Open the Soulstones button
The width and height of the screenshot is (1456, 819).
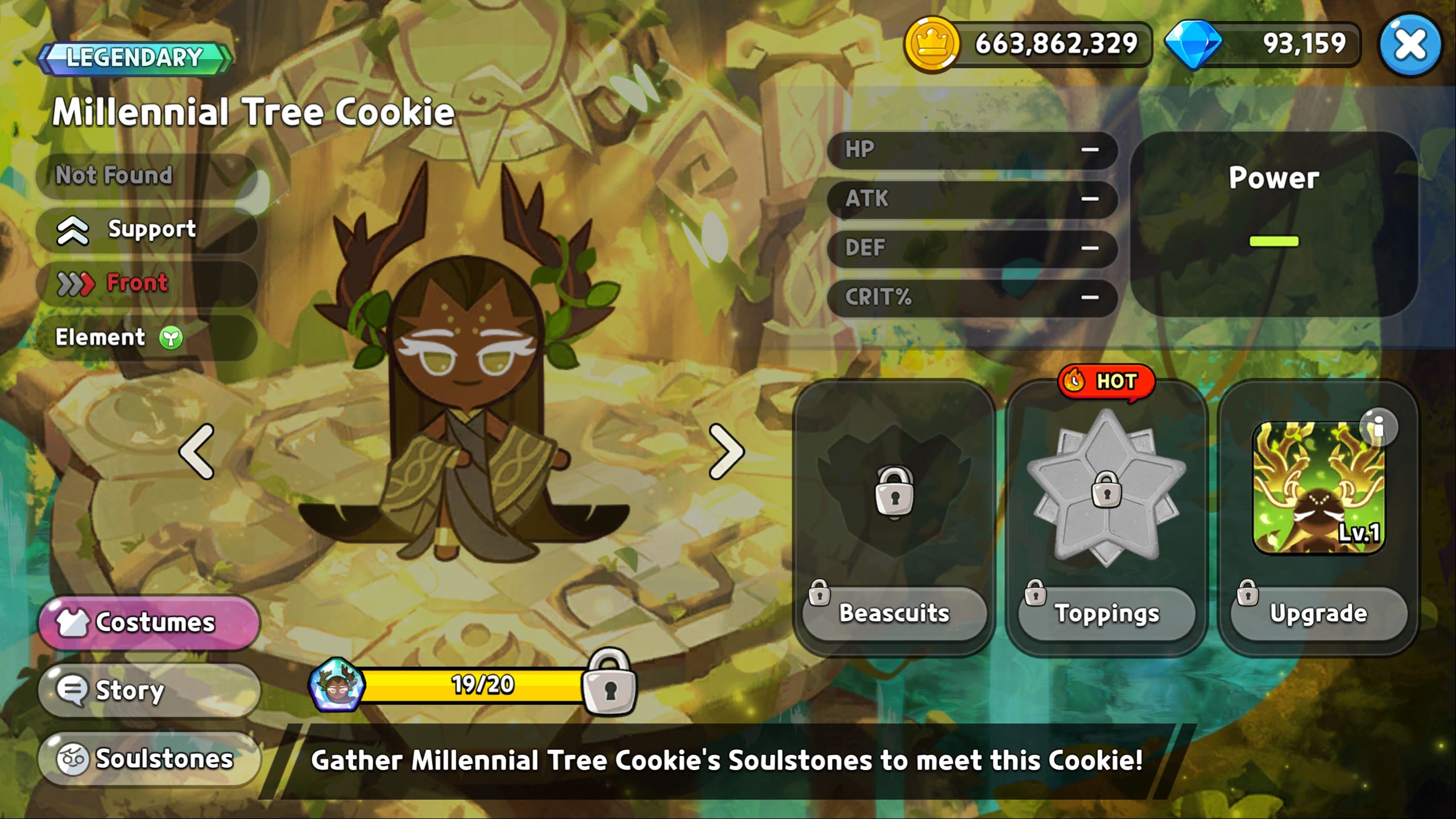point(149,758)
